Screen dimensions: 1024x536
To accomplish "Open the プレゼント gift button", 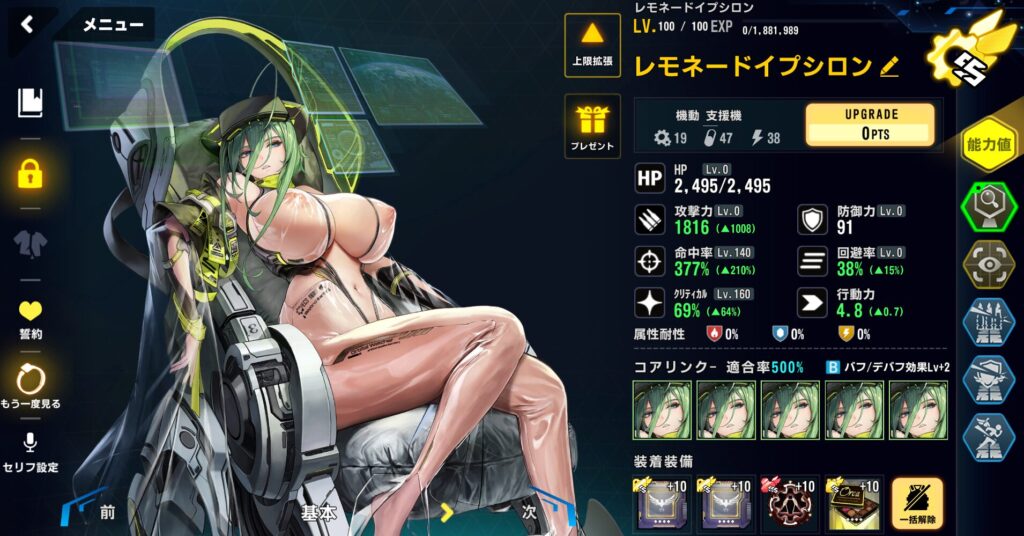I will click(x=593, y=127).
